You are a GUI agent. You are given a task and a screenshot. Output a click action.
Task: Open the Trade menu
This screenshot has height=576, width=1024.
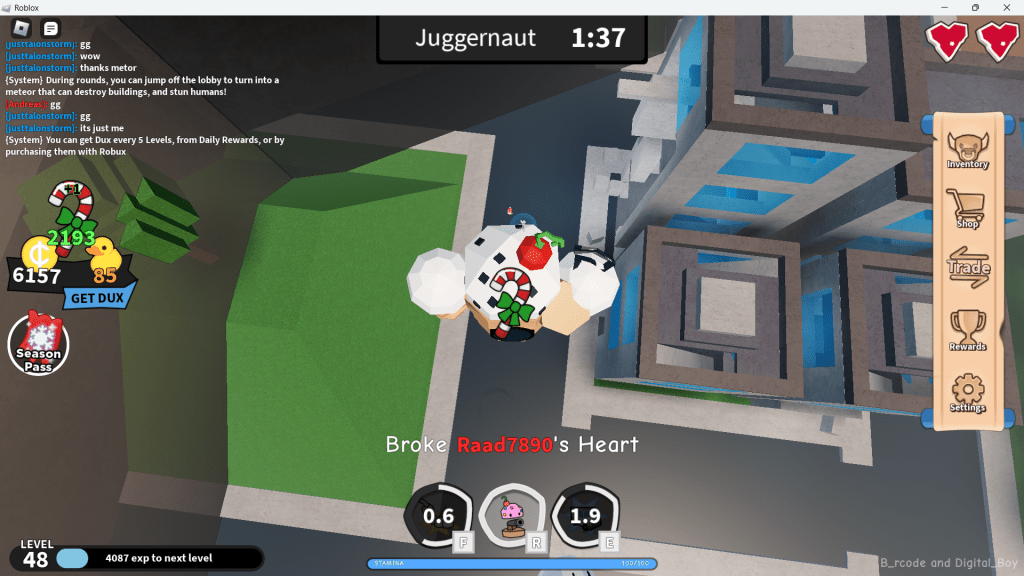(x=968, y=267)
